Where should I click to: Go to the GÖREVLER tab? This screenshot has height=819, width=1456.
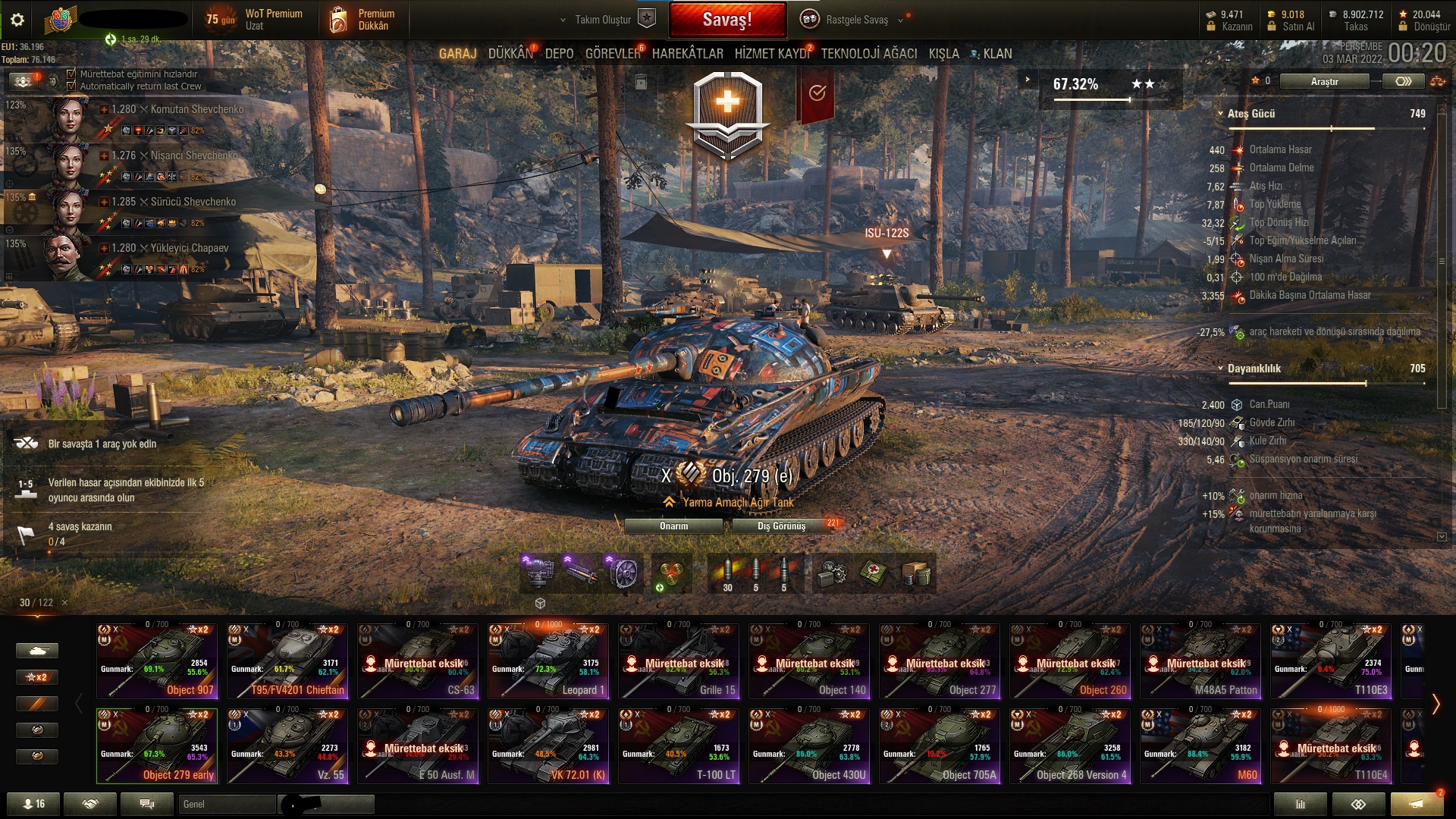pyautogui.click(x=613, y=54)
